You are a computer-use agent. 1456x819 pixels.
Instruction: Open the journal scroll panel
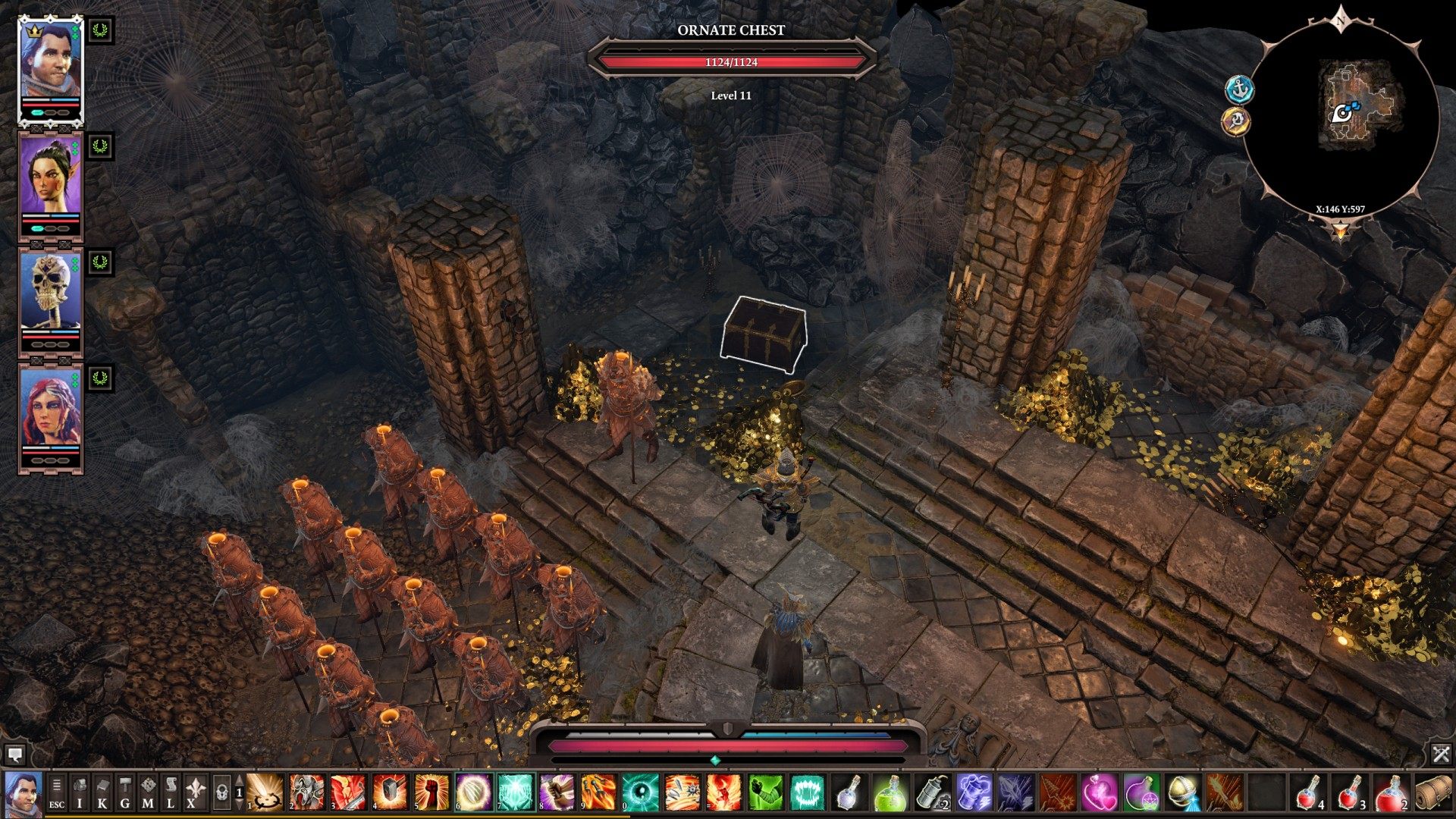point(171,792)
